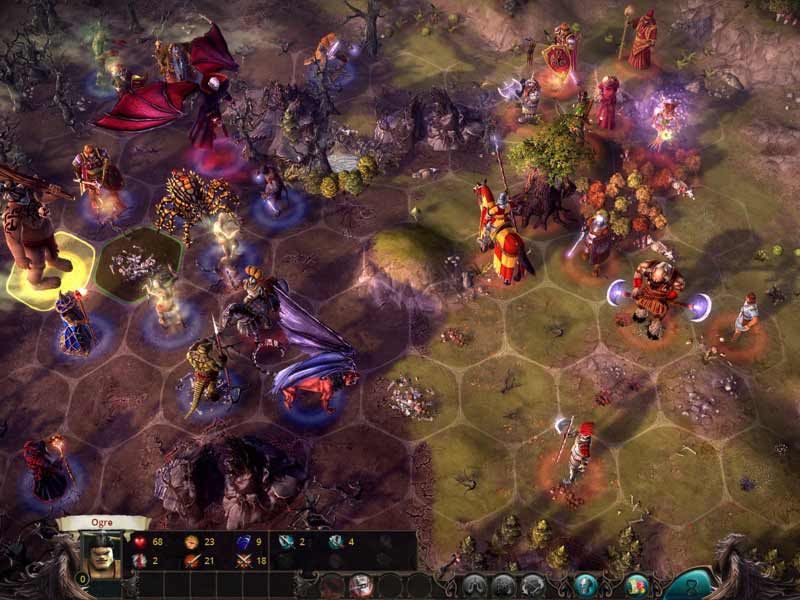
Task: Click the first of three grey round buttons
Action: click(x=474, y=586)
